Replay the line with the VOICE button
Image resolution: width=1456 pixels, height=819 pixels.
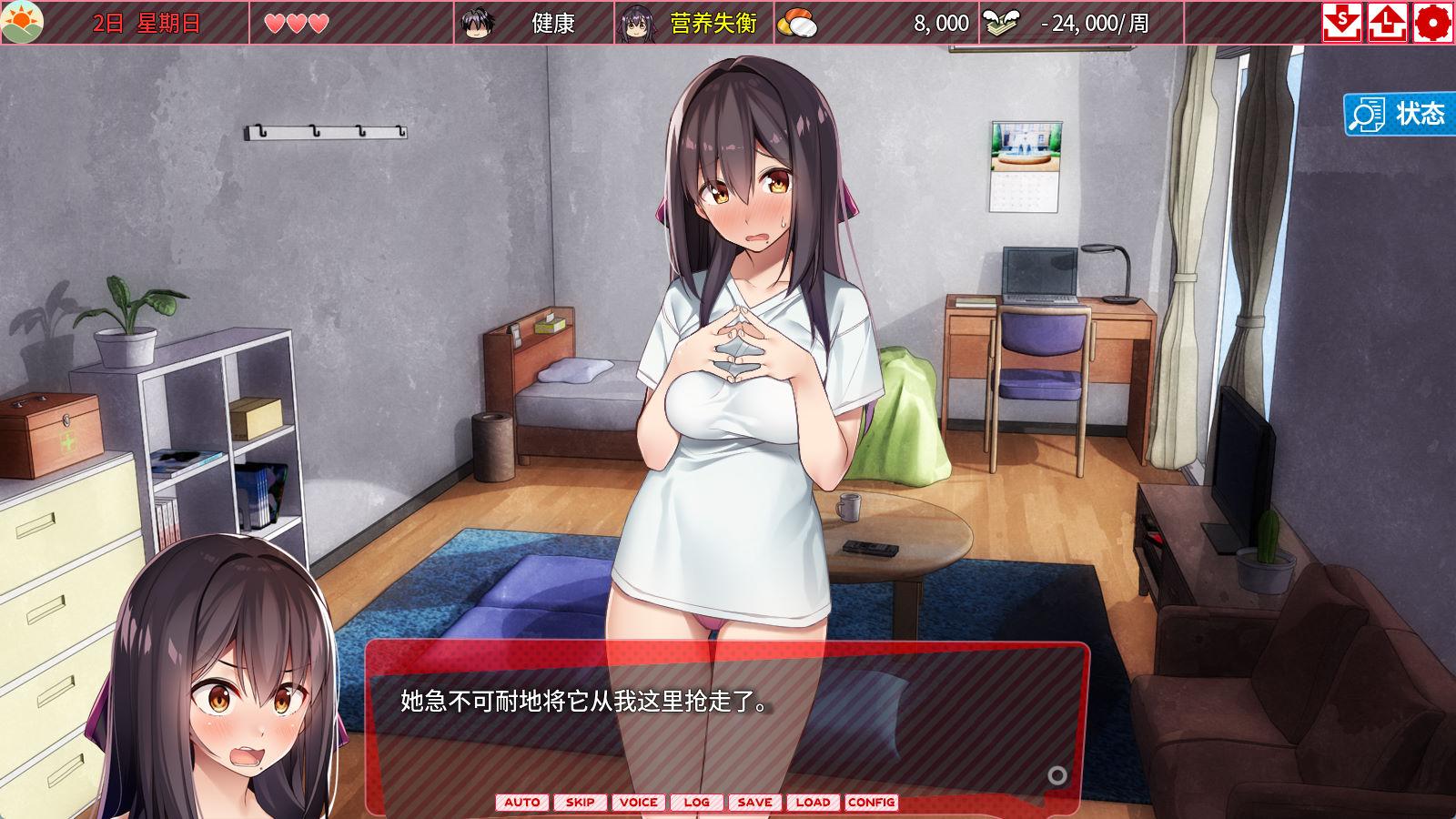pos(638,802)
